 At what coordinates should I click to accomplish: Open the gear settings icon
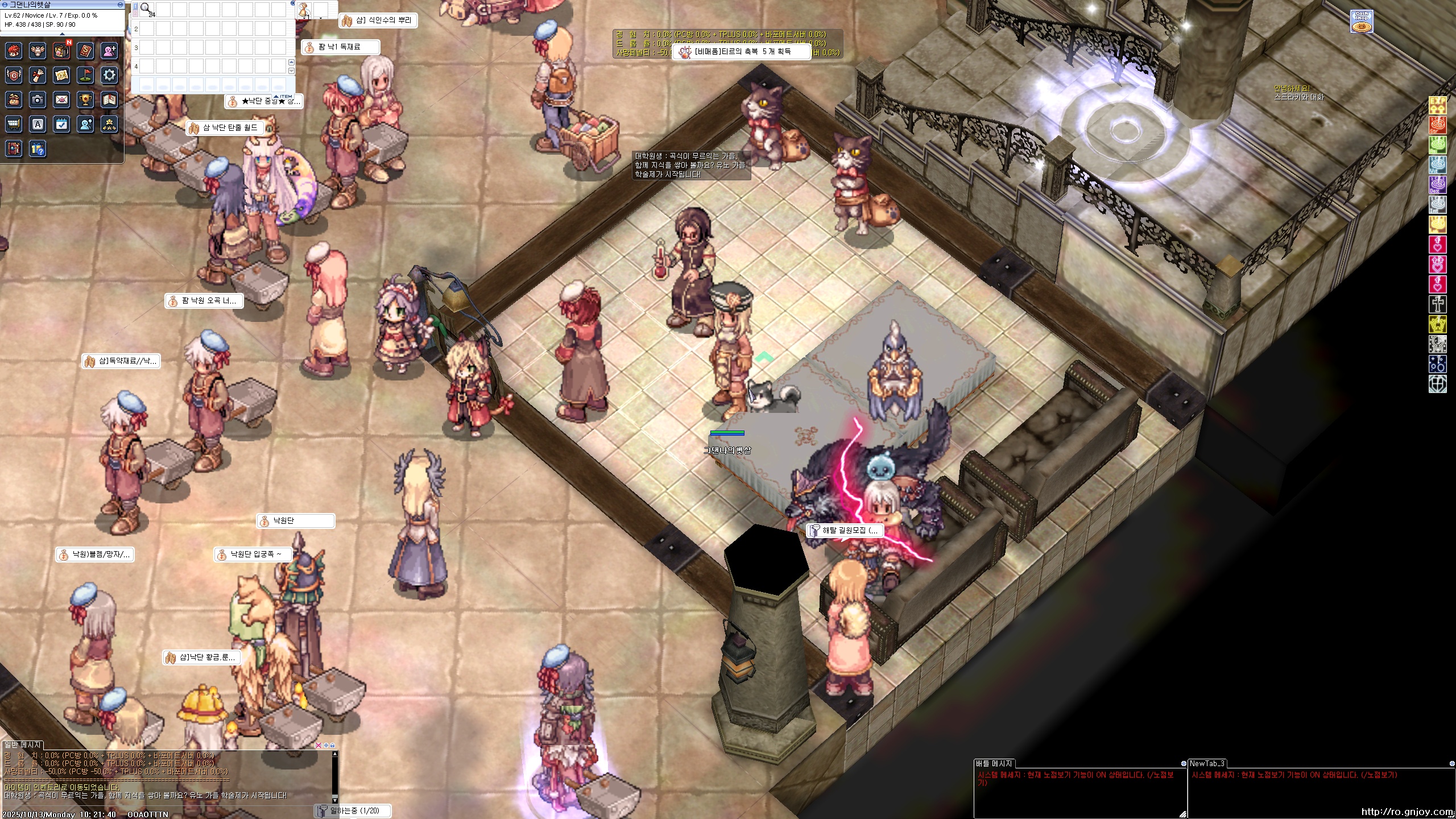click(109, 75)
